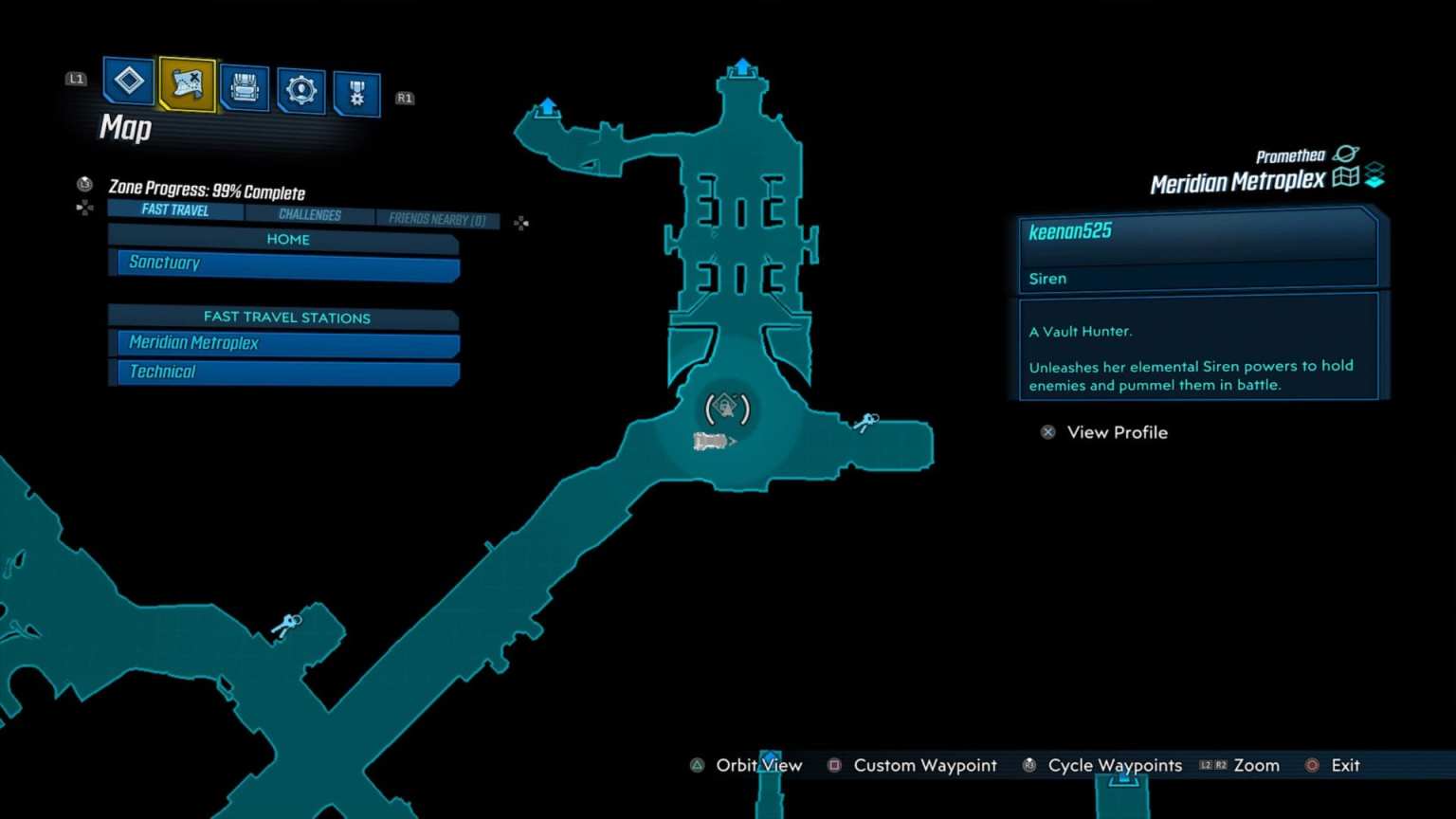This screenshot has height=819, width=1456.
Task: Click the Zoom control on the bottom bar
Action: coord(1255,765)
